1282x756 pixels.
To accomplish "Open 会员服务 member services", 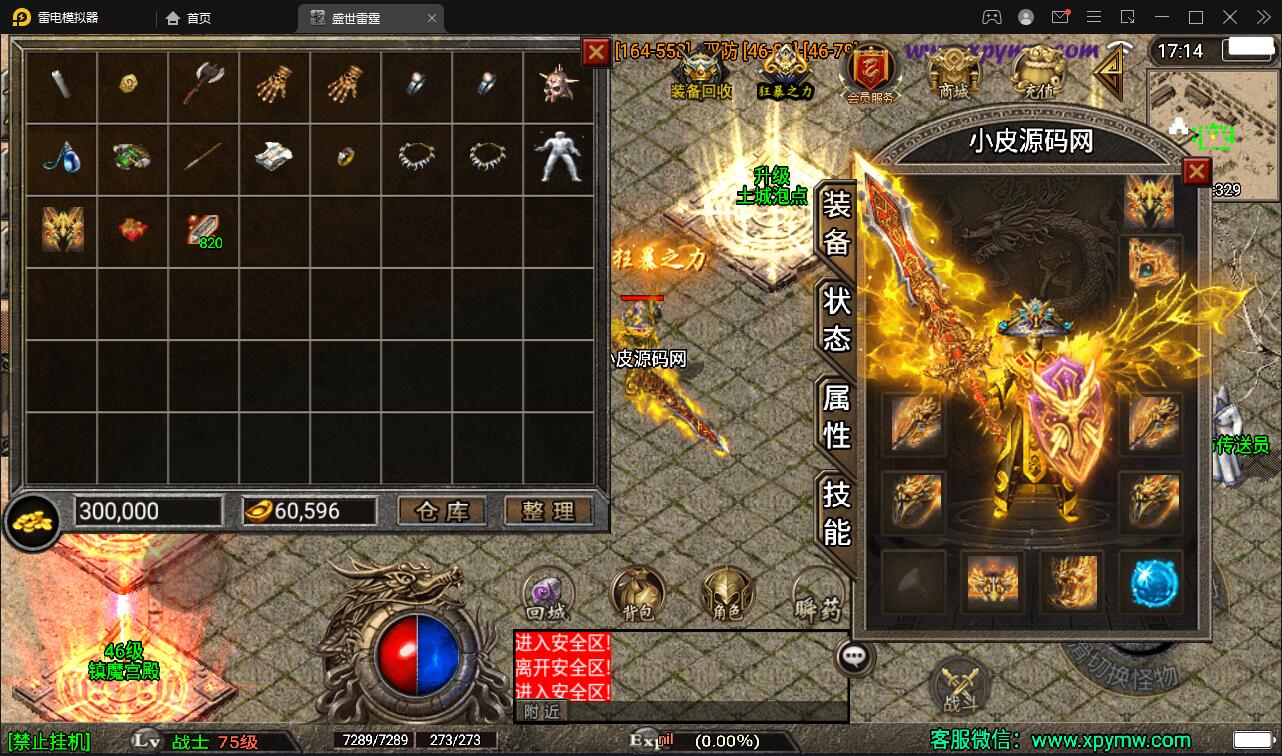I will click(x=869, y=73).
